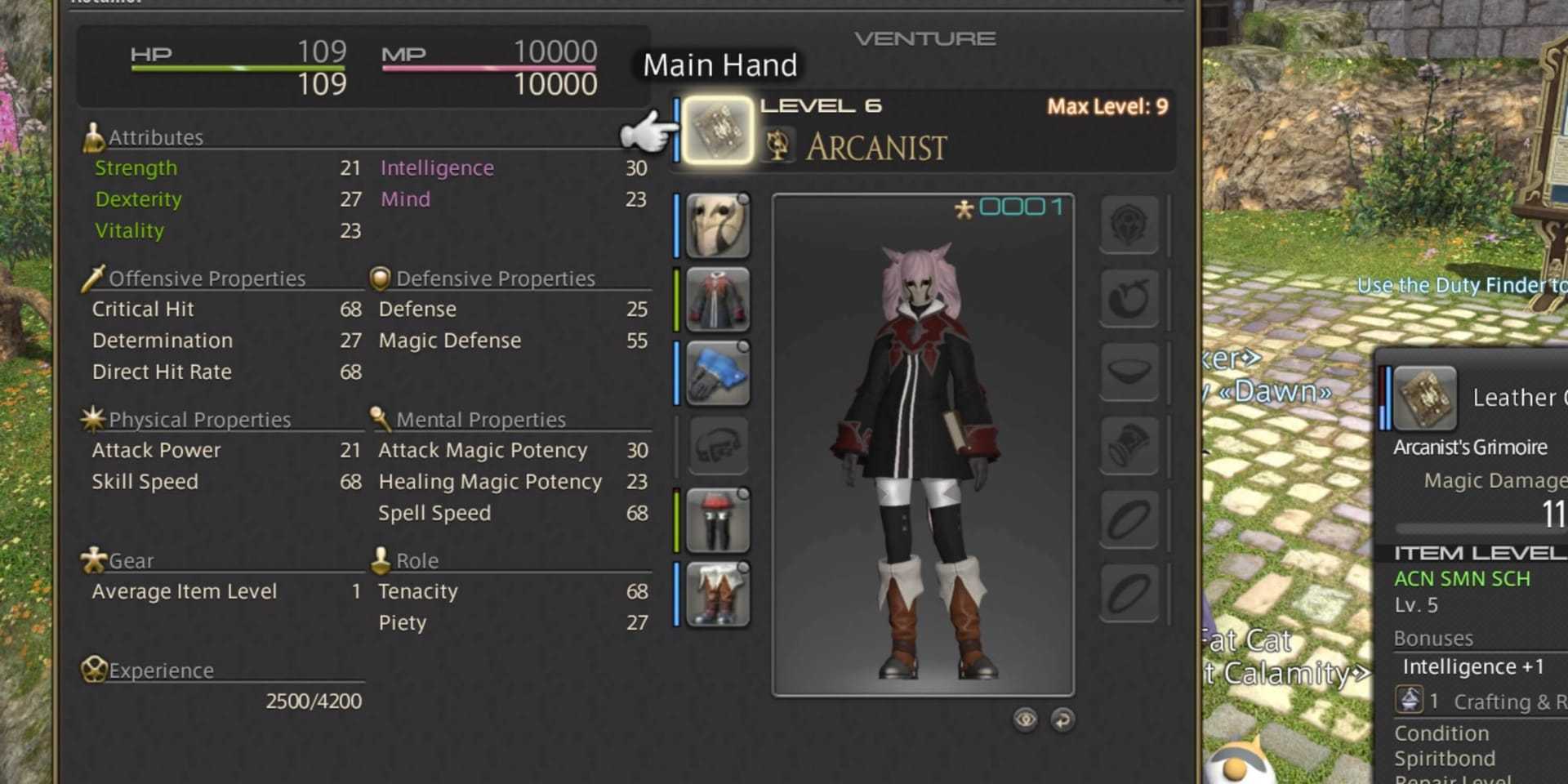Click the empty off-hand shield slot

click(x=1129, y=224)
